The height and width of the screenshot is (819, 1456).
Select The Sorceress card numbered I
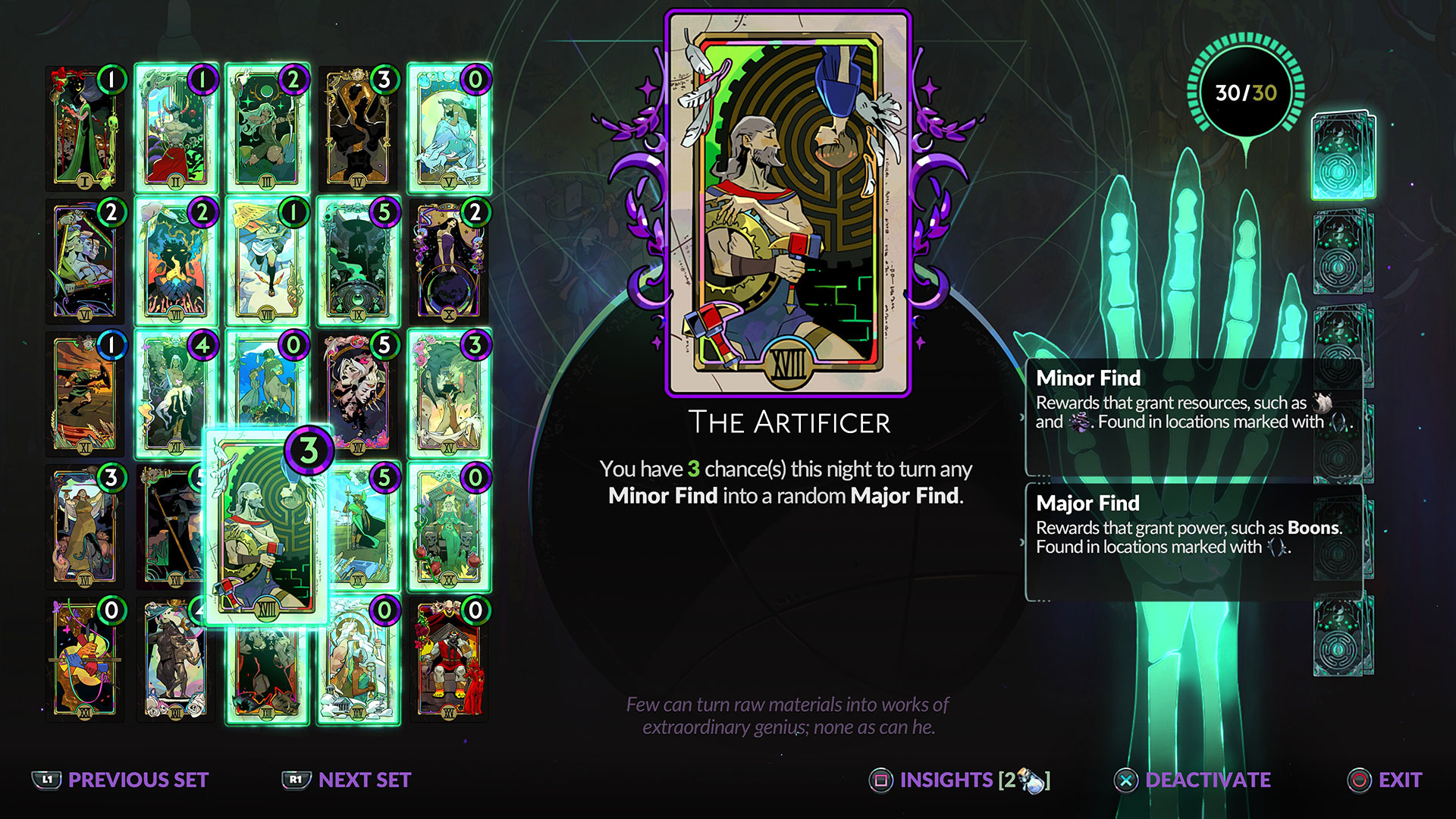pos(85,129)
